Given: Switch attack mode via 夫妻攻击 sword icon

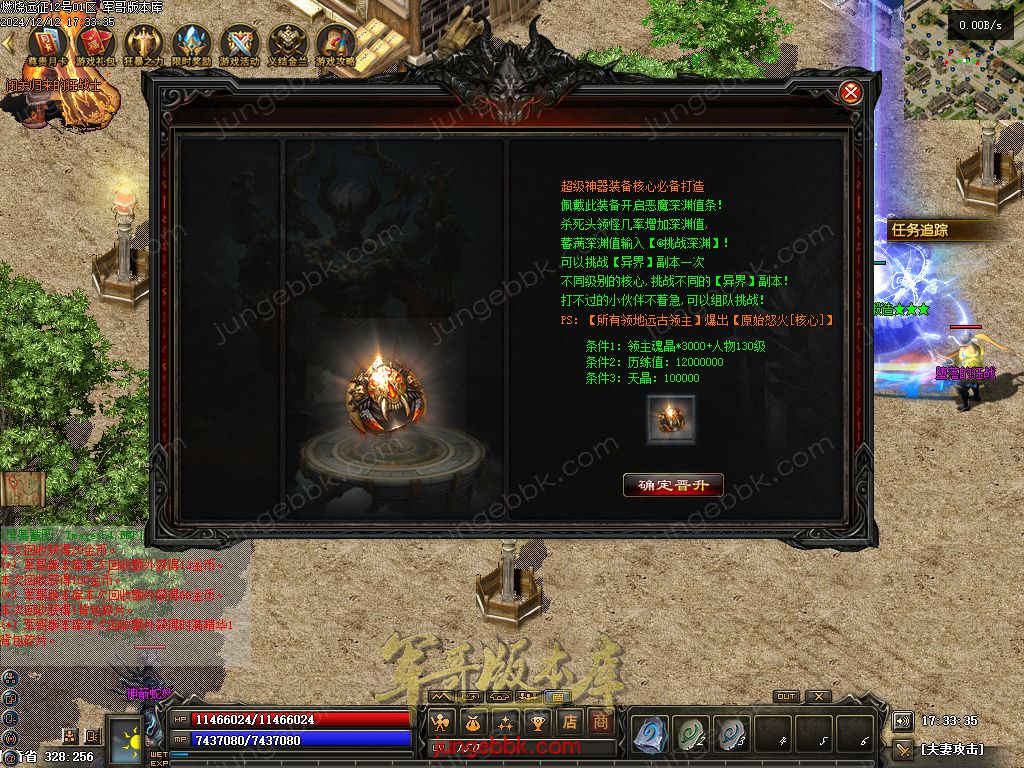Looking at the screenshot, I should click(904, 748).
